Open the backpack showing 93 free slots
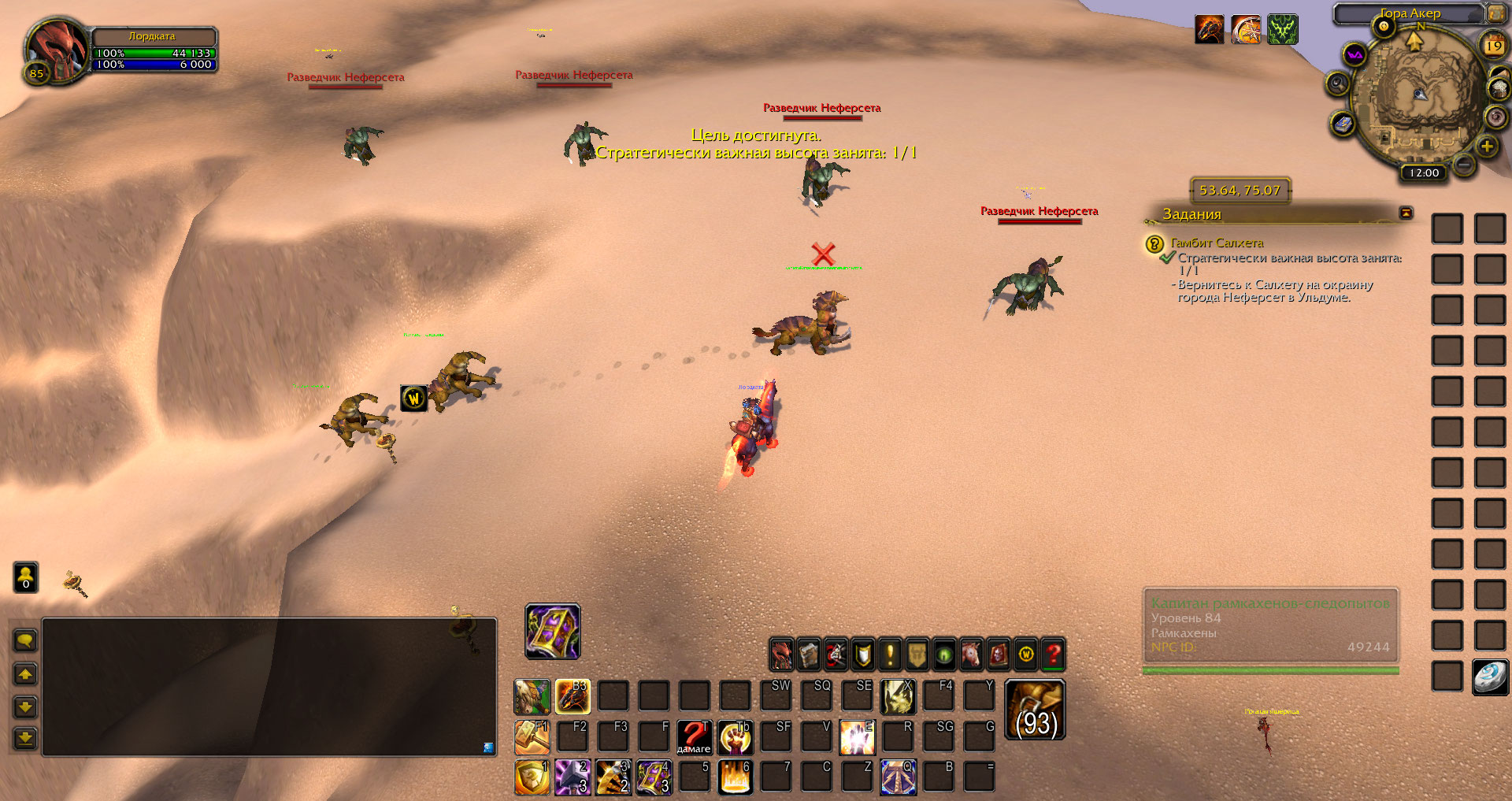The width and height of the screenshot is (1512, 801). click(x=1035, y=710)
